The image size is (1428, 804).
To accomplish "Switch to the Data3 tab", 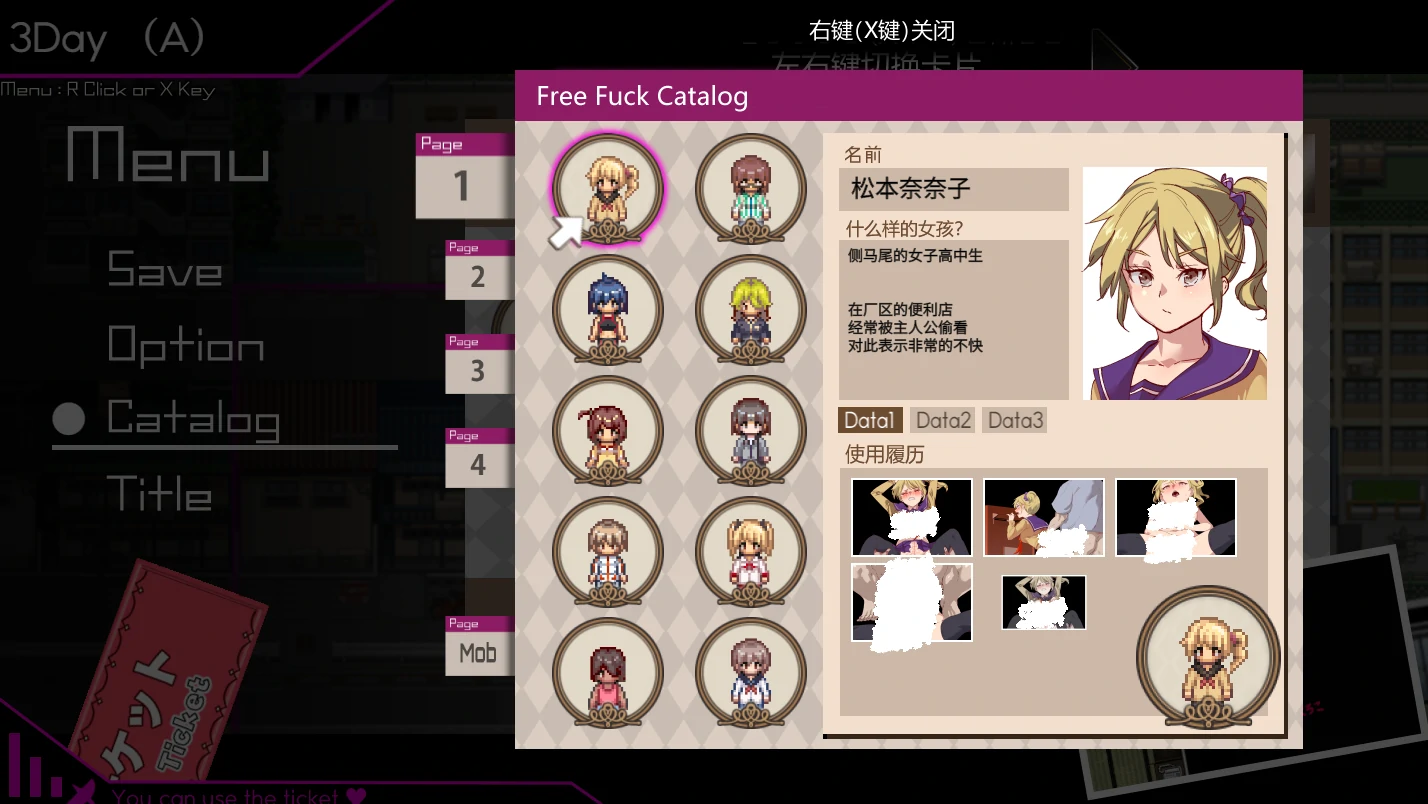I will 1014,420.
